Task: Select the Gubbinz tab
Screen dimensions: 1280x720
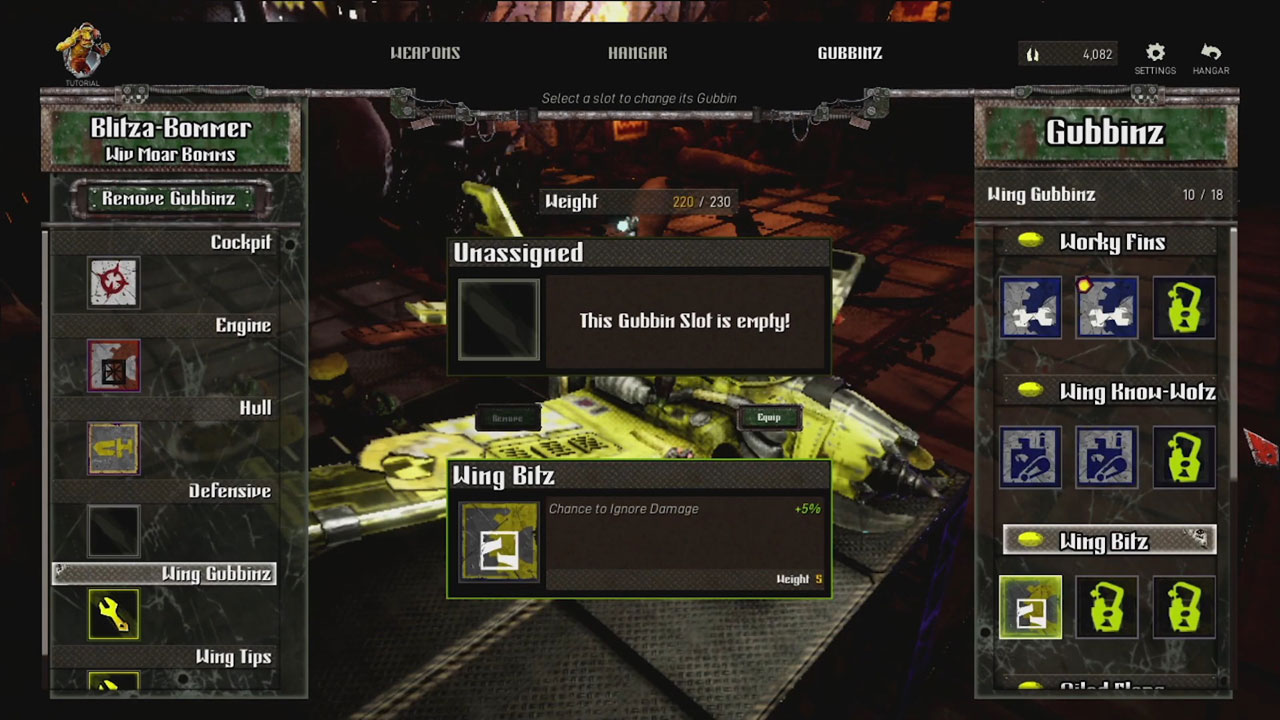Action: 849,53
